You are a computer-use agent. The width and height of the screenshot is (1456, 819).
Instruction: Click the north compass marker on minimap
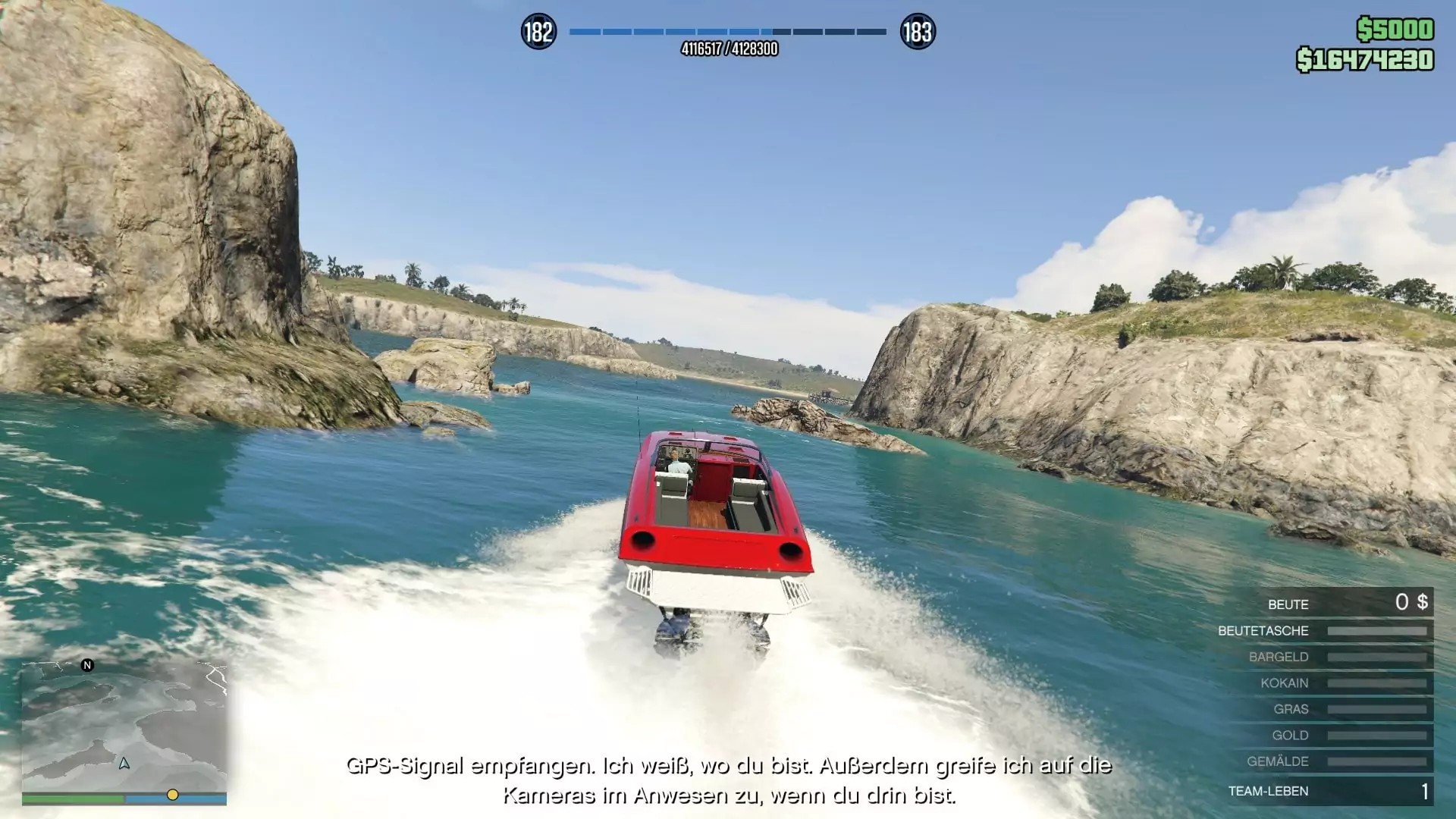[x=87, y=665]
